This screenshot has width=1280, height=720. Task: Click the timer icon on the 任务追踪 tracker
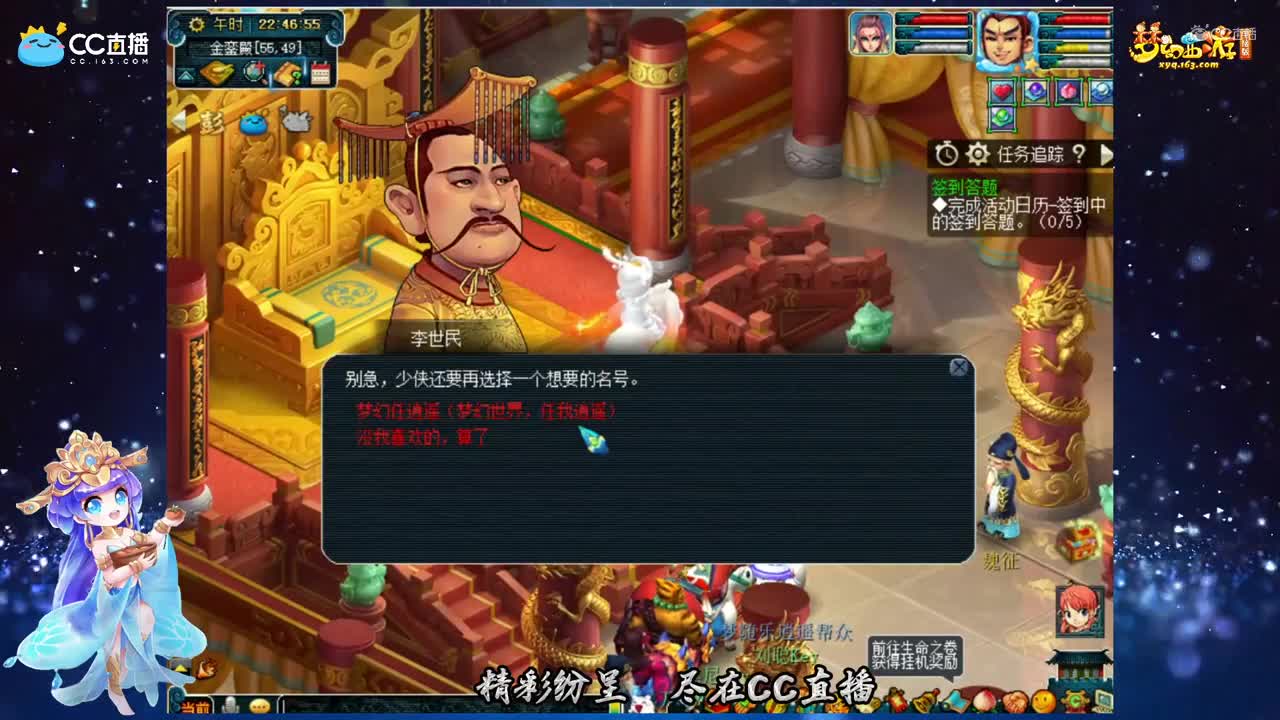[946, 154]
